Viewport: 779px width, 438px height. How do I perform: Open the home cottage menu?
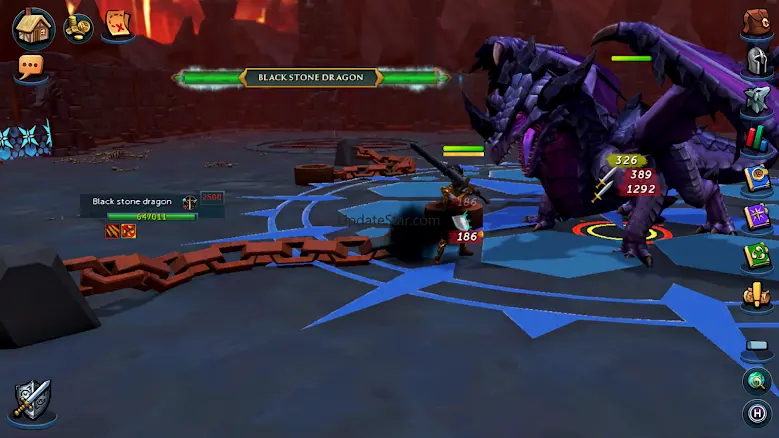coord(33,27)
